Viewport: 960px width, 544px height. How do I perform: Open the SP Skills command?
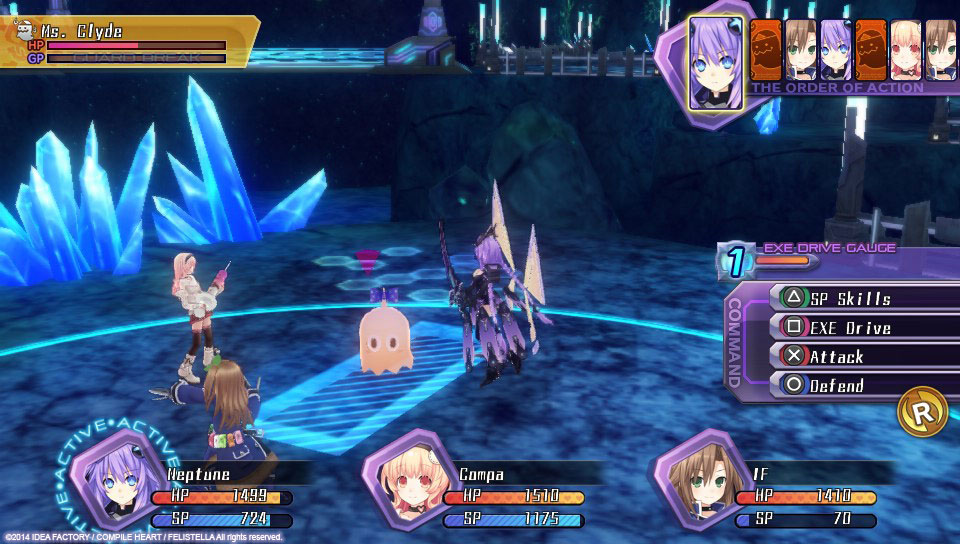pyautogui.click(x=849, y=298)
